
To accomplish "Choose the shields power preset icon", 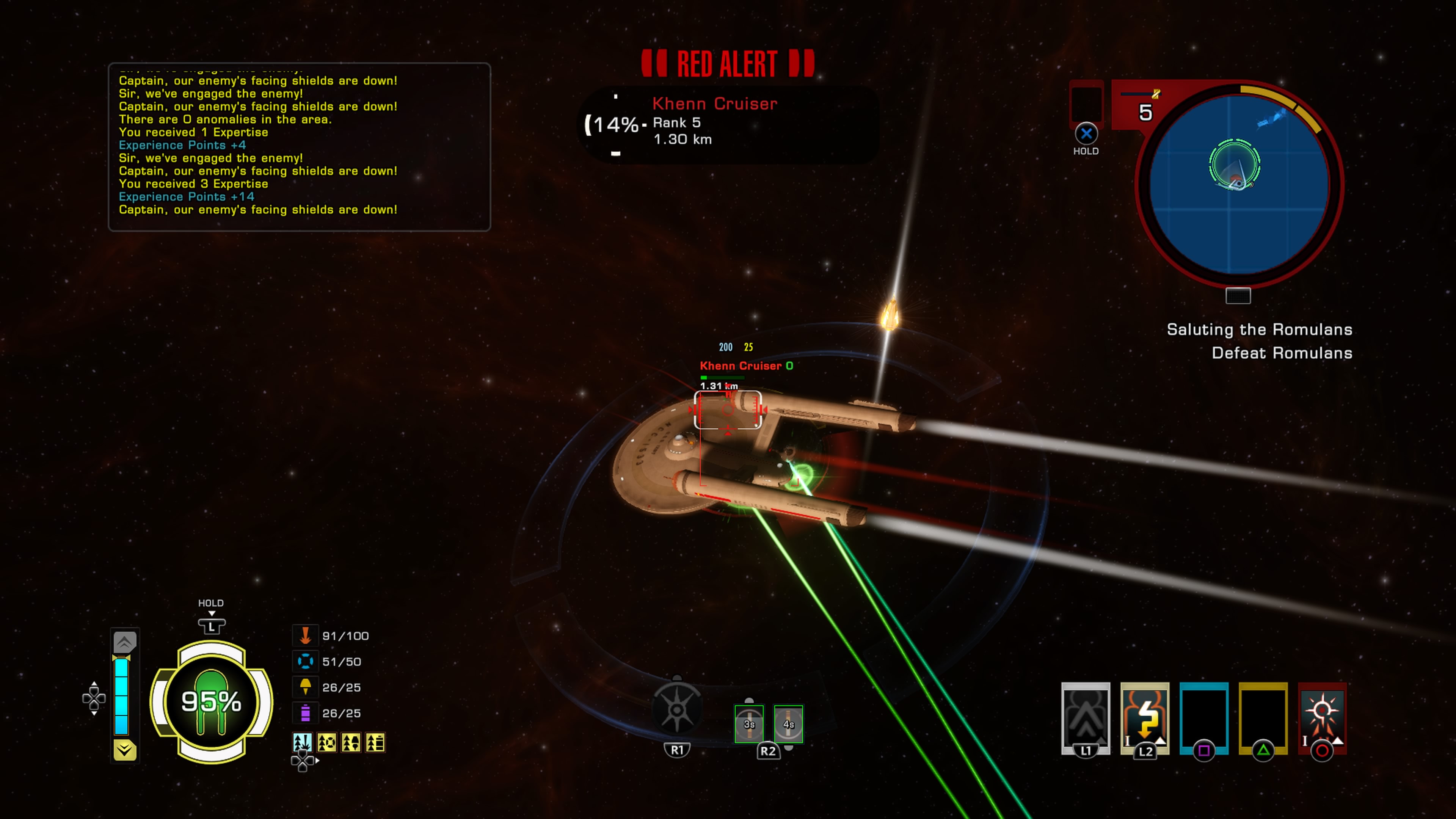I will pos(327,742).
